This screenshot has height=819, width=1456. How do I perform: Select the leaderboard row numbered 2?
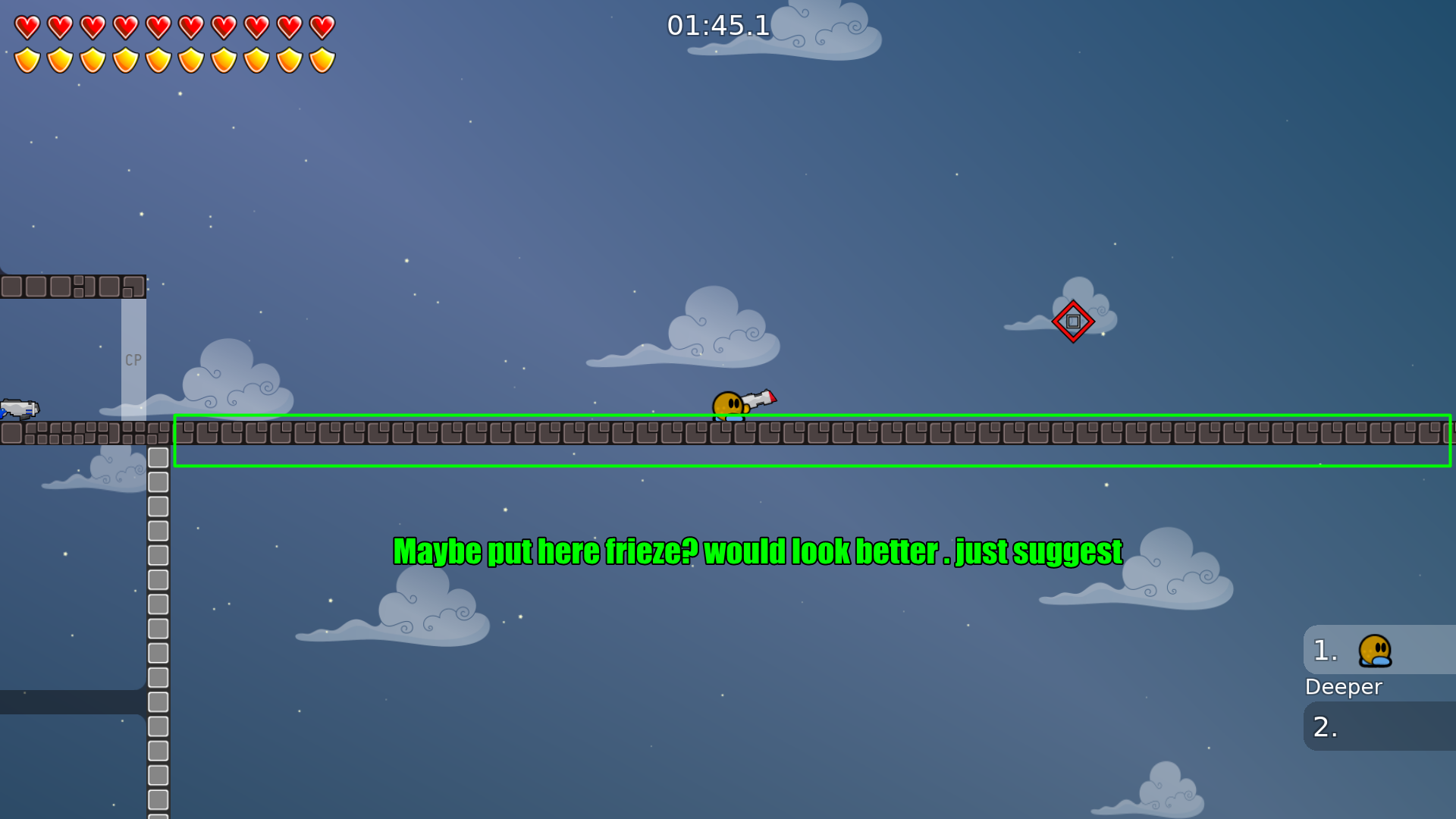(x=1323, y=726)
